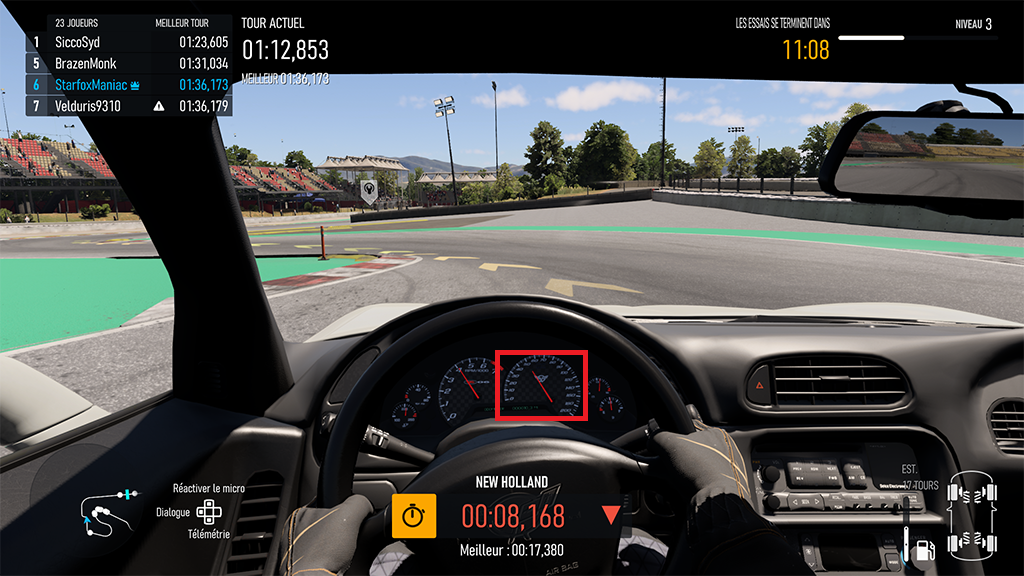
Task: Select SiccoSyd in the leaderboard
Action: coord(130,42)
